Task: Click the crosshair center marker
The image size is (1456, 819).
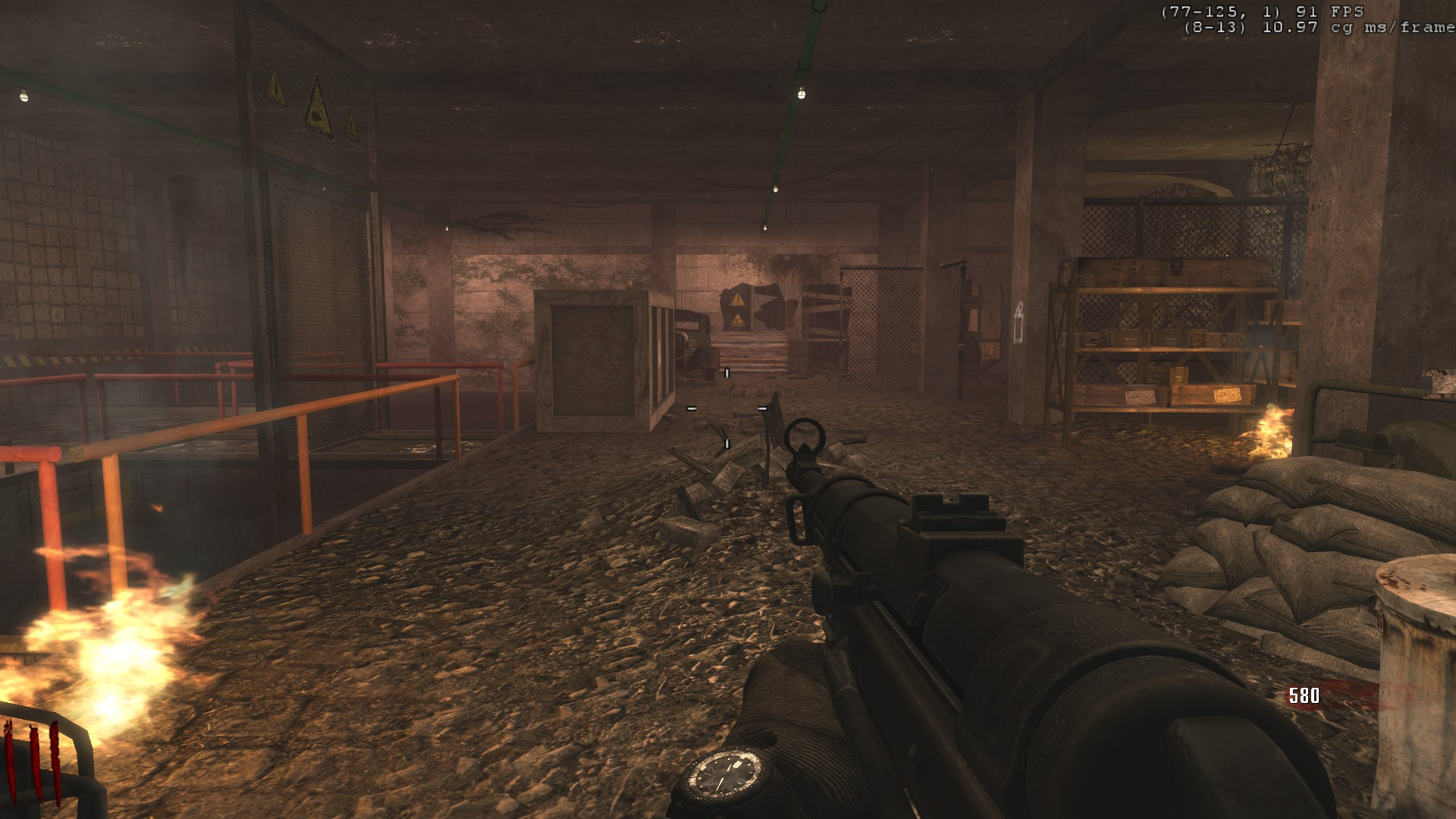Action: click(x=726, y=409)
